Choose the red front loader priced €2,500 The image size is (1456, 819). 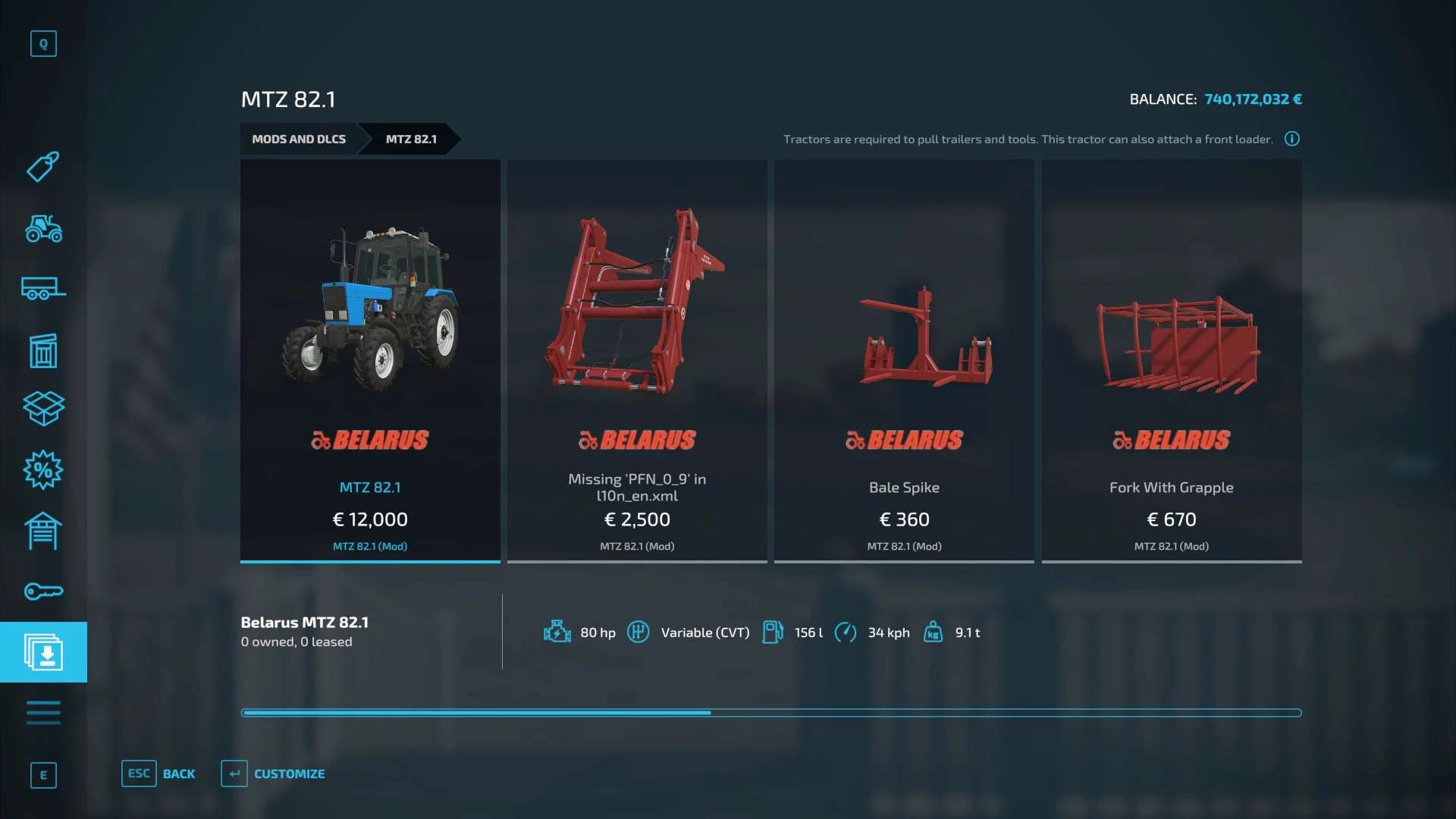click(x=637, y=360)
